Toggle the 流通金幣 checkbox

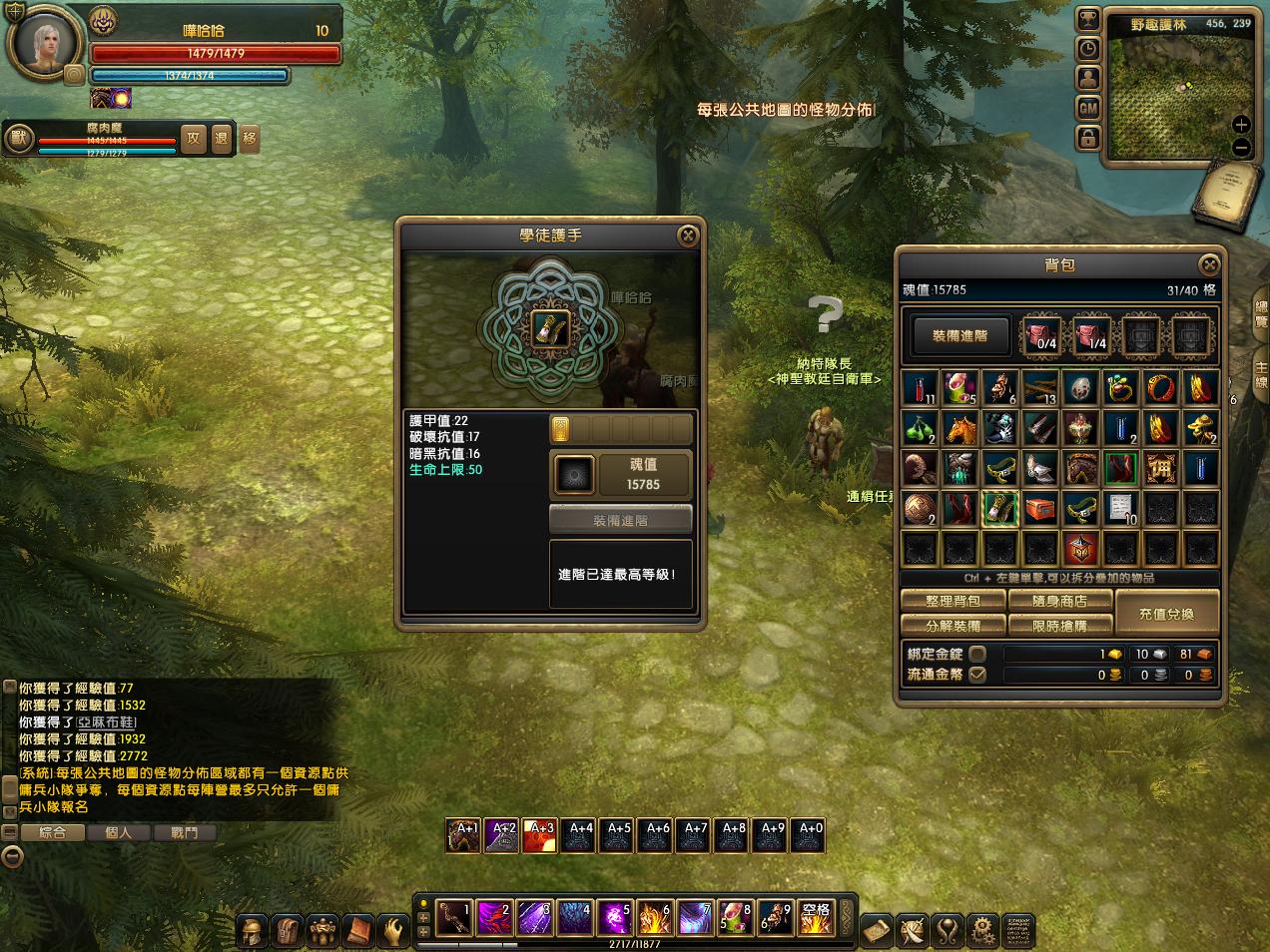977,675
